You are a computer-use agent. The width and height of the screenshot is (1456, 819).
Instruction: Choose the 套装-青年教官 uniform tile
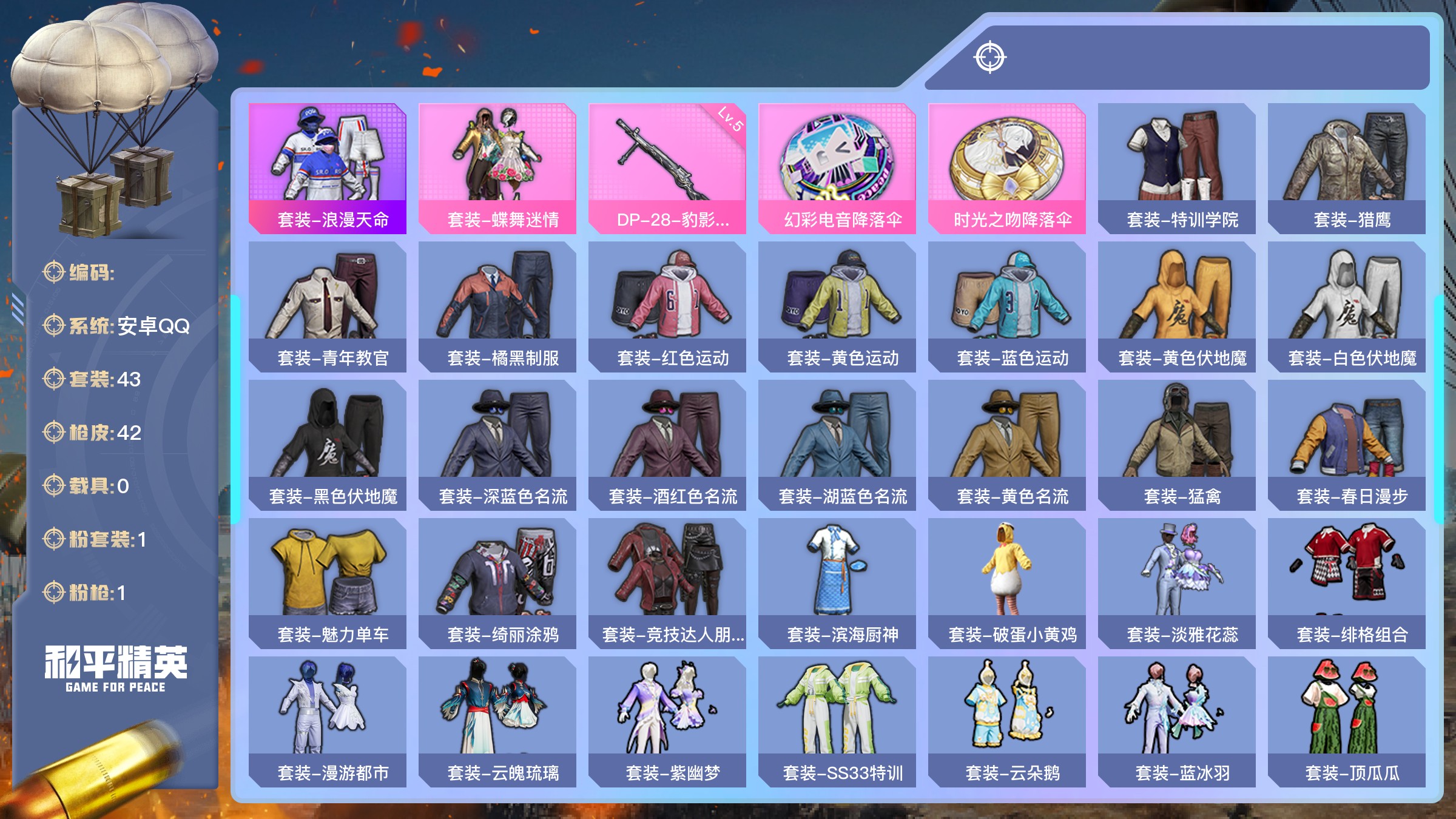(328, 306)
